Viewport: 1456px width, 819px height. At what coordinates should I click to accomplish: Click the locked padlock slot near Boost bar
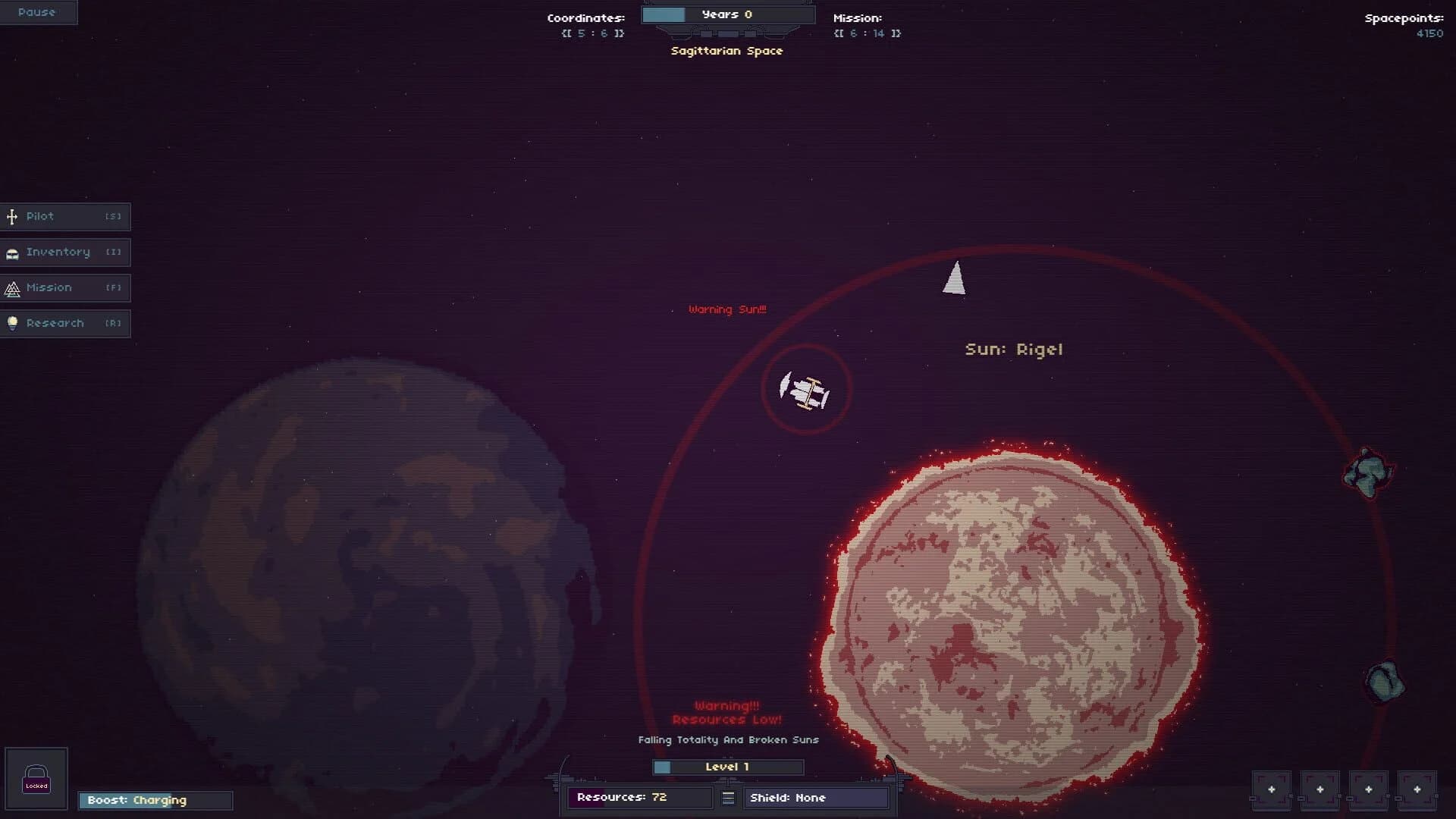click(x=36, y=778)
